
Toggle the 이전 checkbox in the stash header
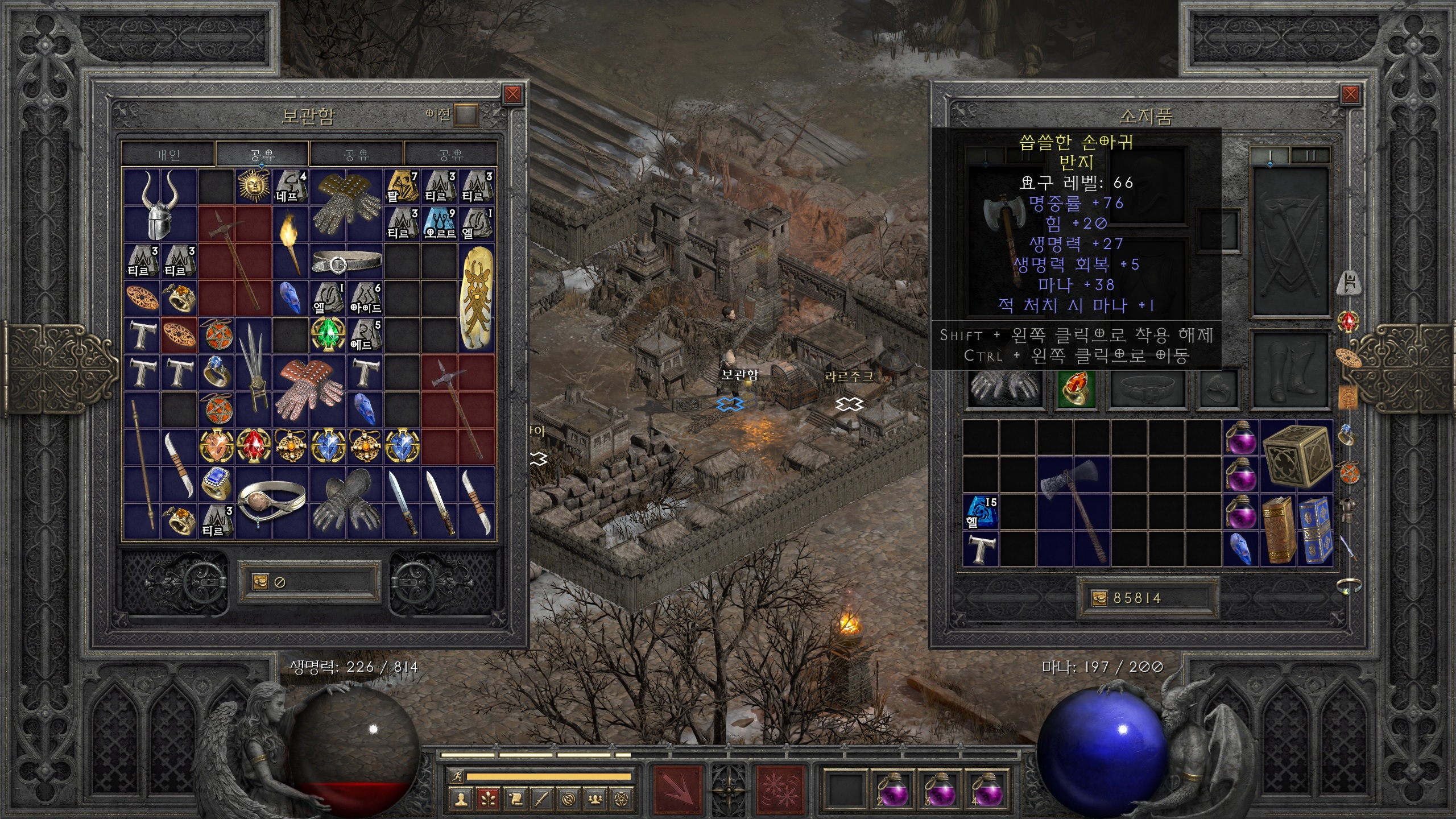click(x=466, y=115)
